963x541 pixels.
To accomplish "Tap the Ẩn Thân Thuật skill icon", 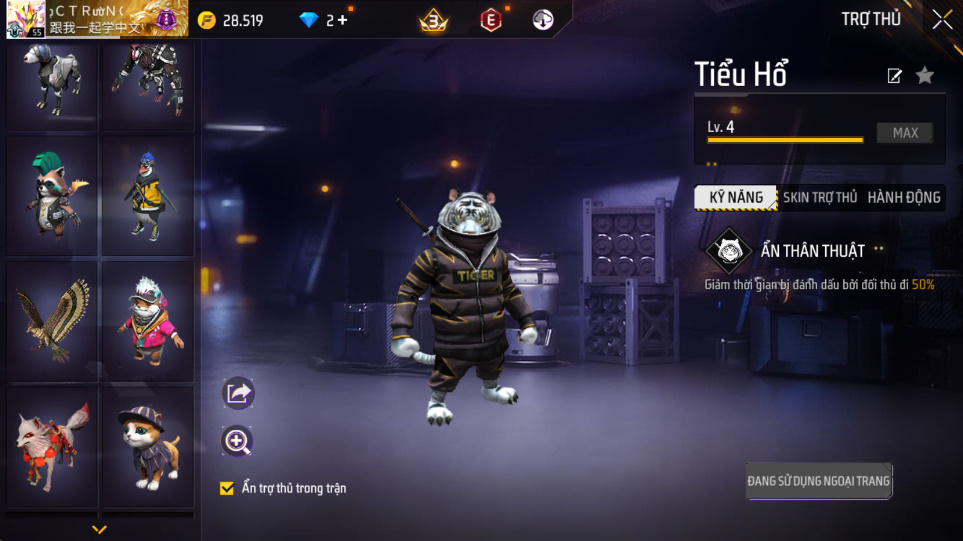I will 729,251.
